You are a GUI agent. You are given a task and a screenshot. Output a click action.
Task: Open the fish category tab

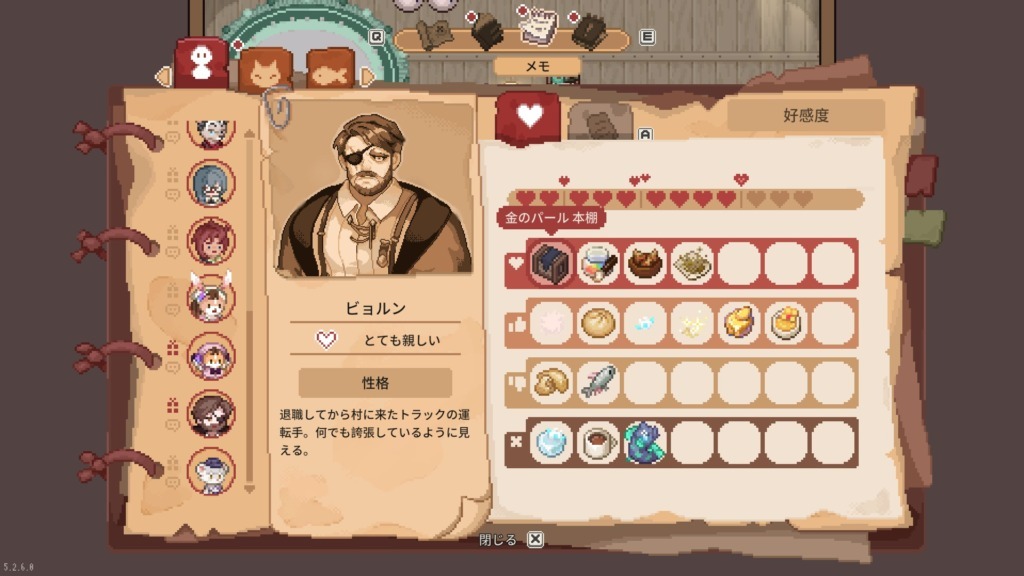click(332, 70)
